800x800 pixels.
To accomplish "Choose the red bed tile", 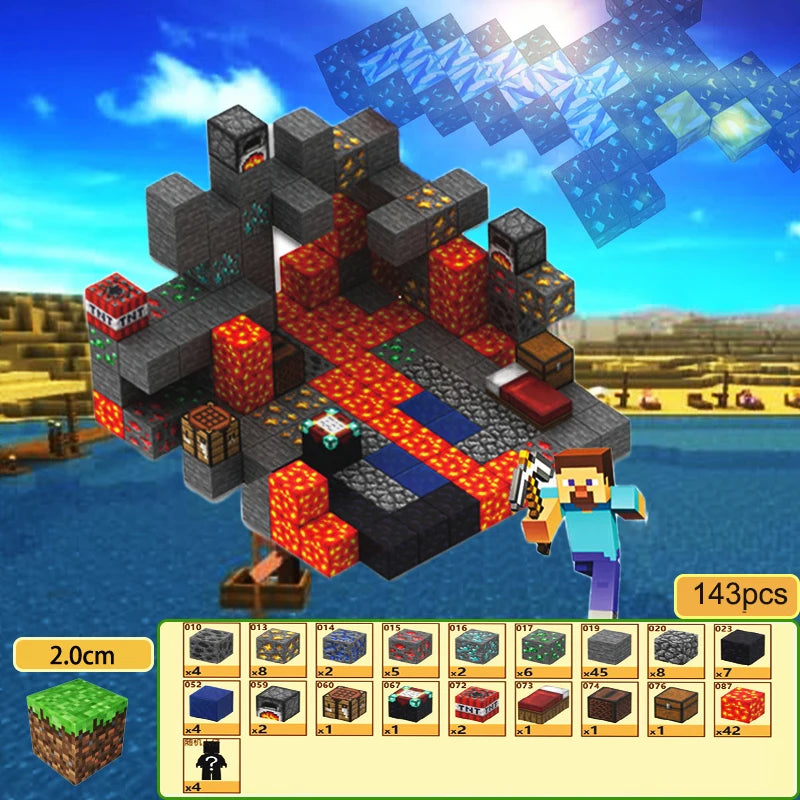I will (543, 707).
